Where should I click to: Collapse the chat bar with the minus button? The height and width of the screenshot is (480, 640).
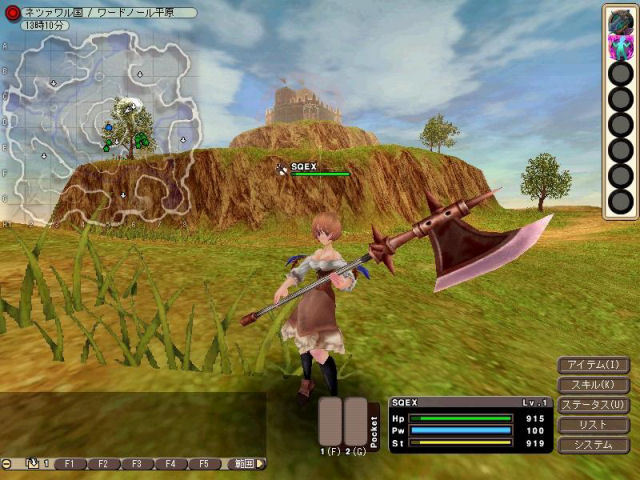7,464
